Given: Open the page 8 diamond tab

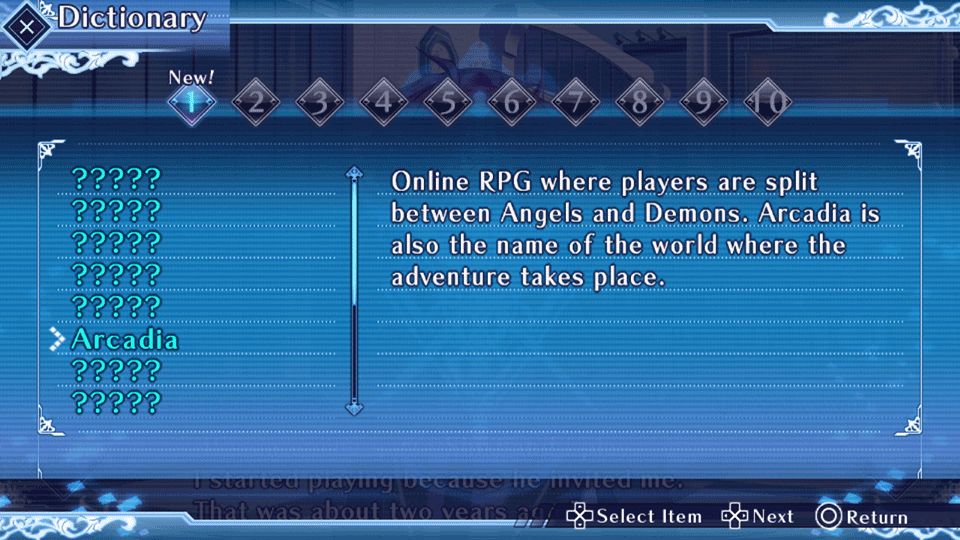Looking at the screenshot, I should (639, 102).
